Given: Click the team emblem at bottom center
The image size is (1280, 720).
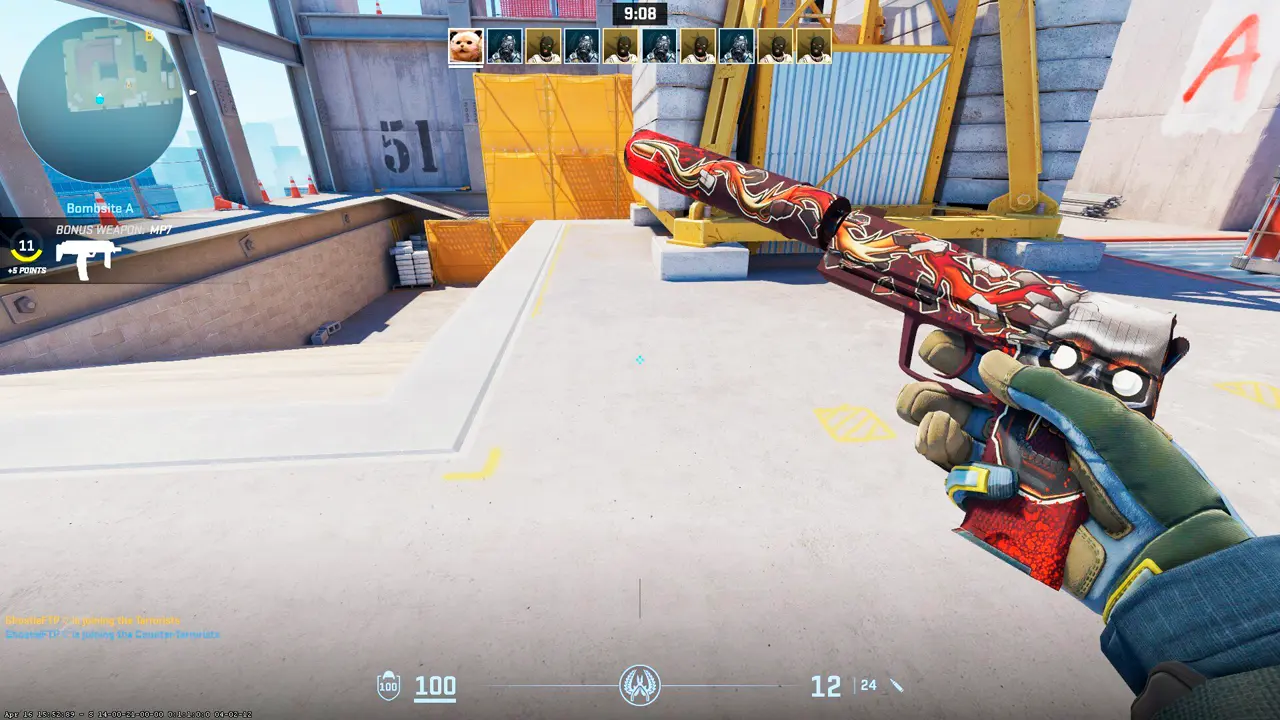Looking at the screenshot, I should coord(639,686).
